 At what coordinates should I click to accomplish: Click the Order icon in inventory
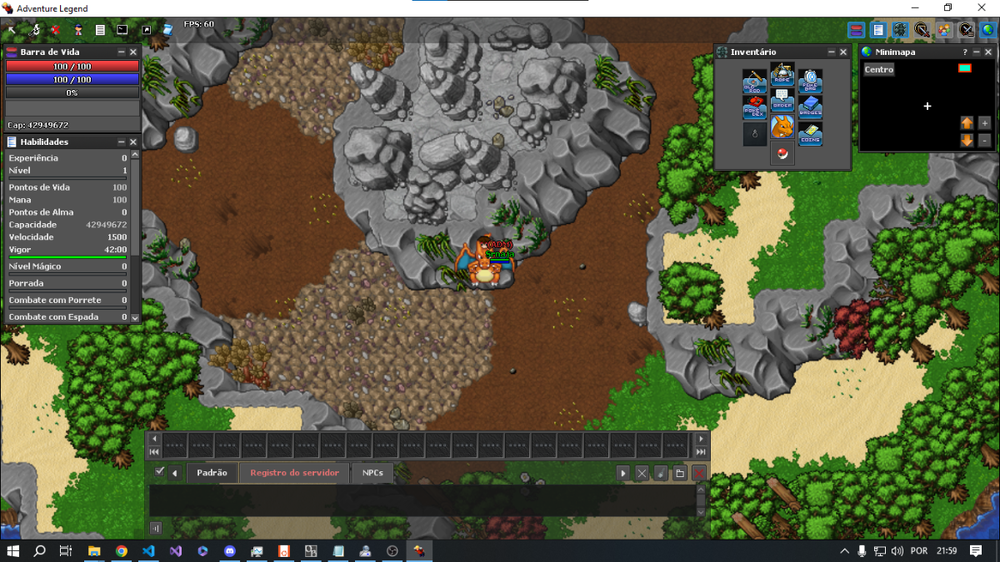(x=782, y=102)
